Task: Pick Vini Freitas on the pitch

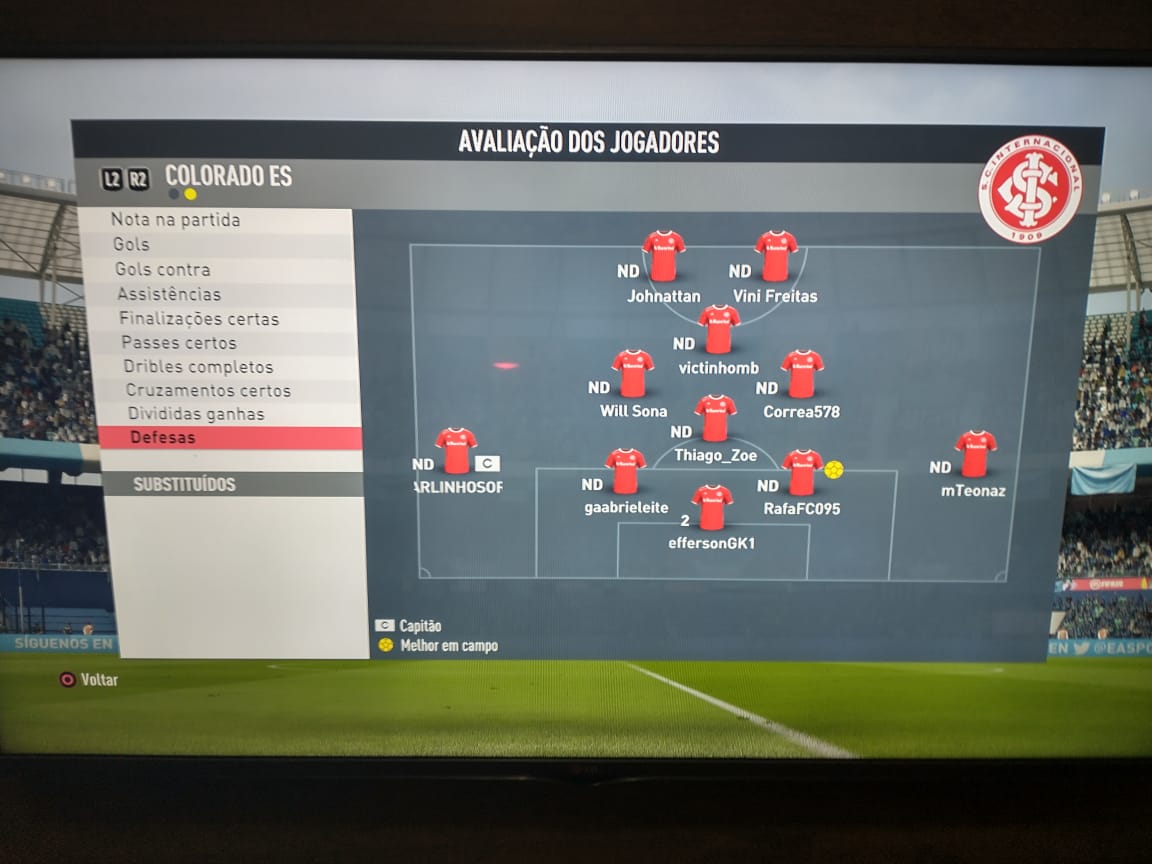Action: click(776, 256)
